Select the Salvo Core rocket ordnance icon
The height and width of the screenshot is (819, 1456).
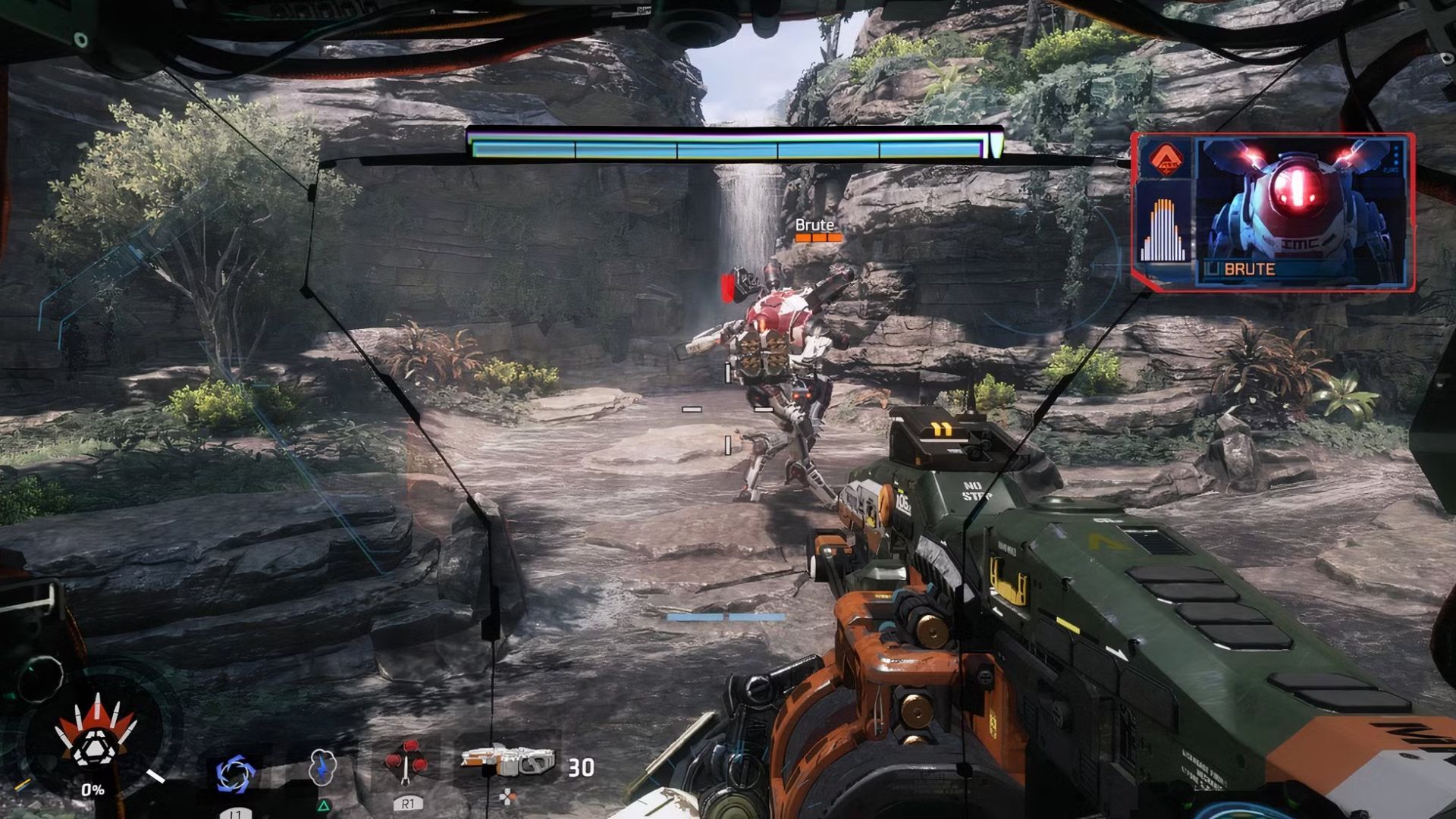point(406,764)
